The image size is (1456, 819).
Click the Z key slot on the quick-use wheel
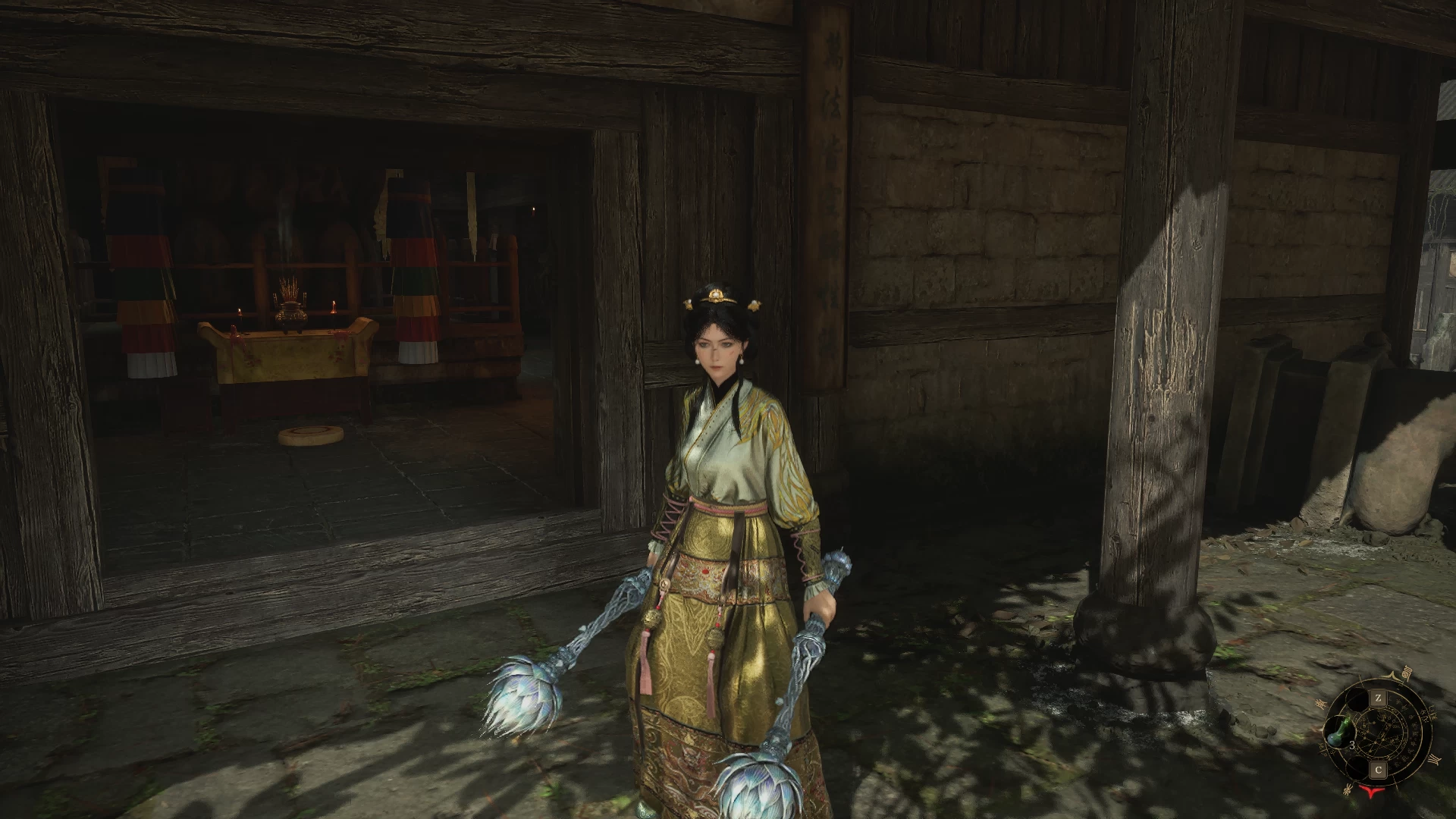pos(1379,698)
